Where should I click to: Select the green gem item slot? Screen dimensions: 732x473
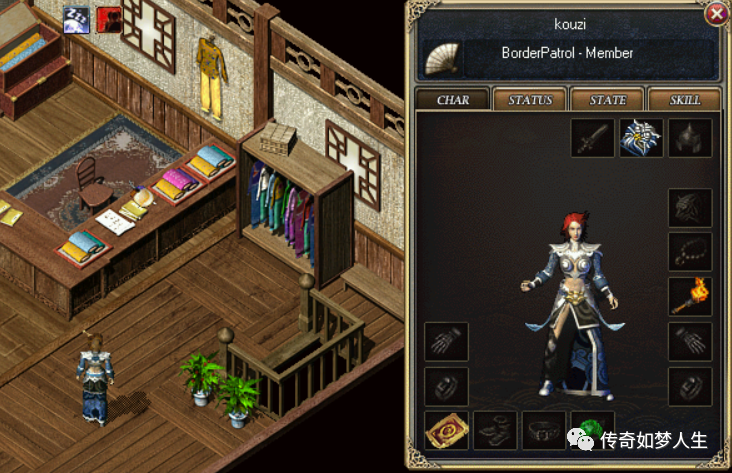click(592, 426)
